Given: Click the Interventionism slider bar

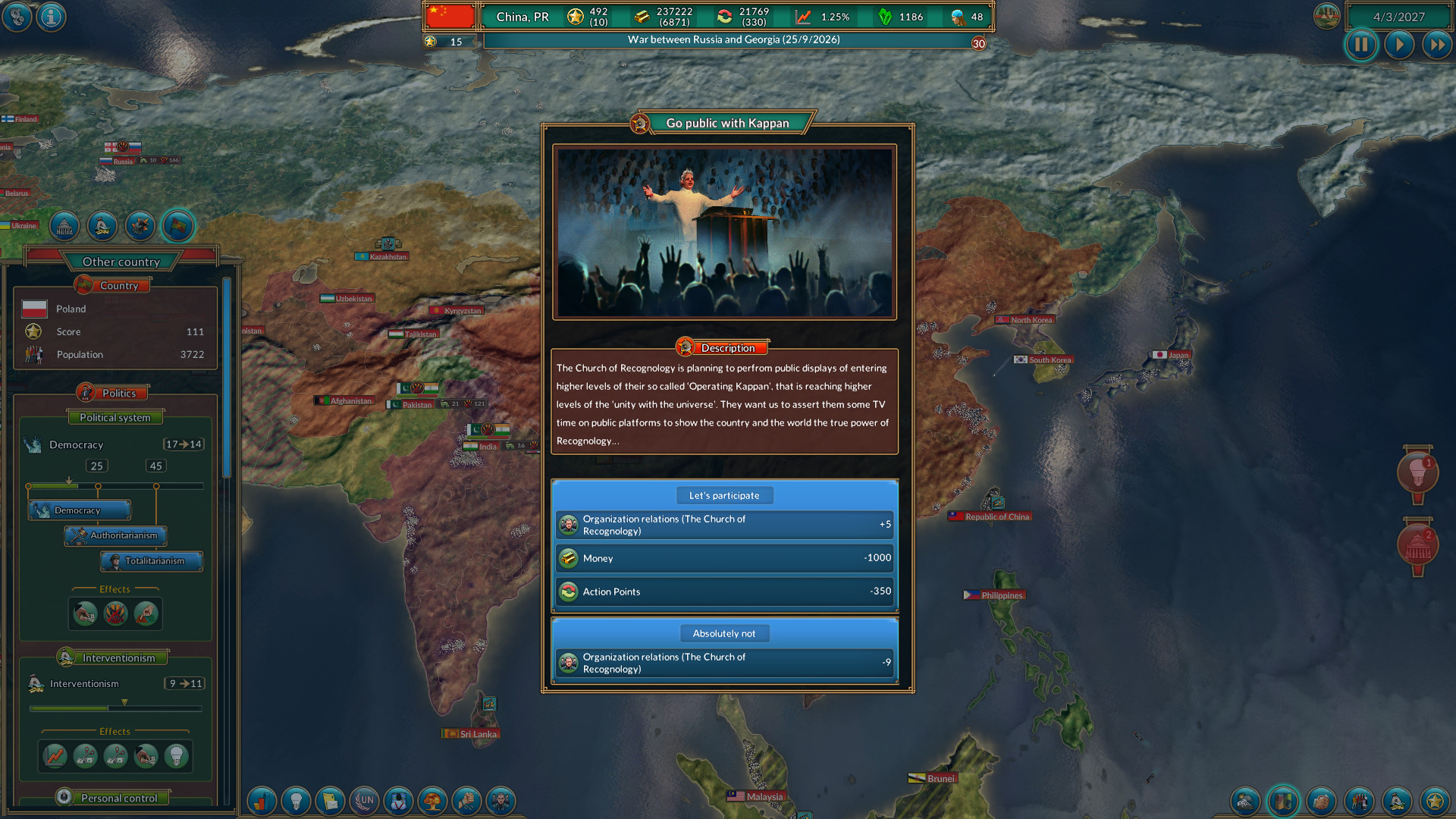Looking at the screenshot, I should pyautogui.click(x=115, y=708).
